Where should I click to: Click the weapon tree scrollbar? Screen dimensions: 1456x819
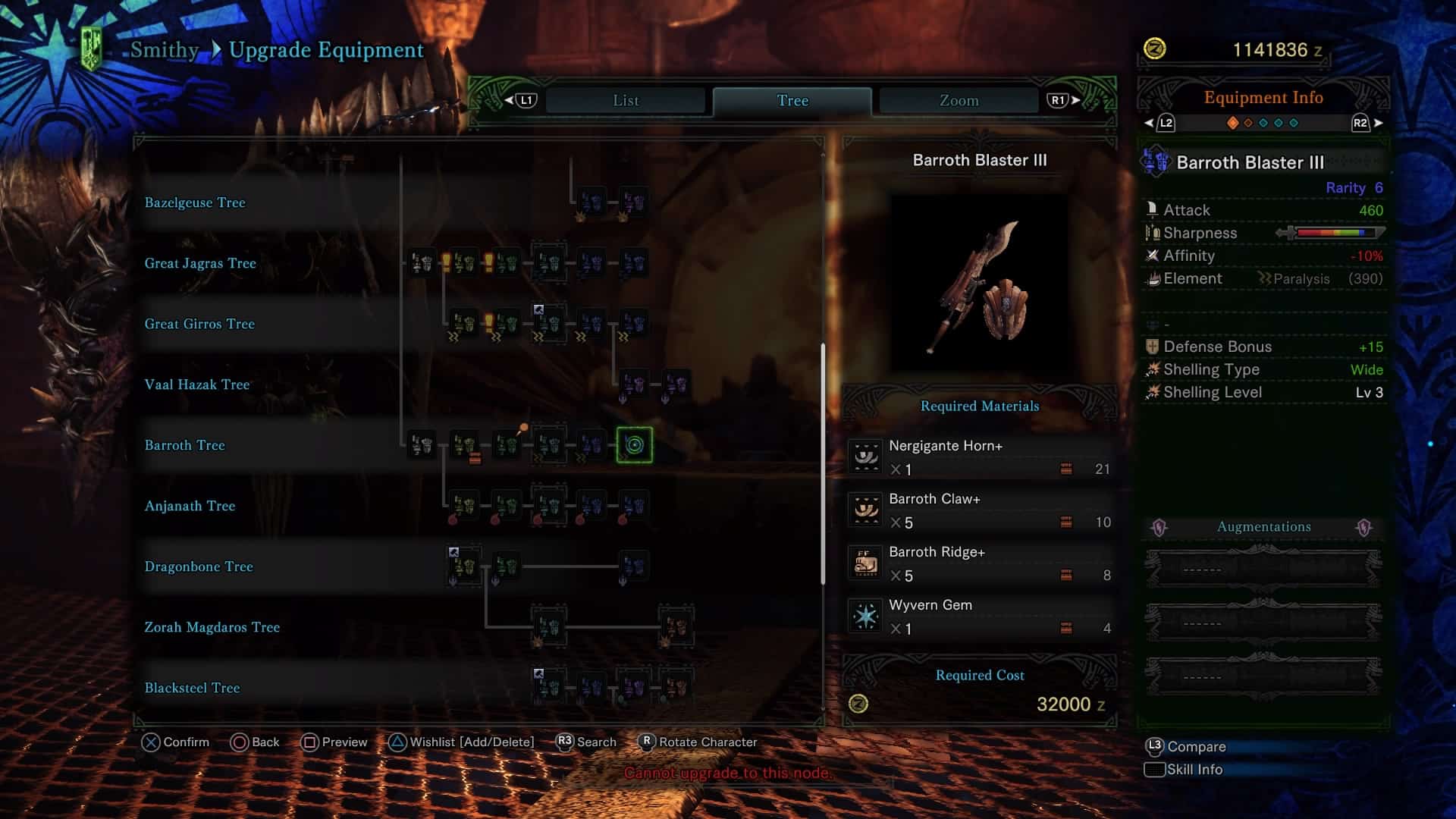(x=823, y=455)
